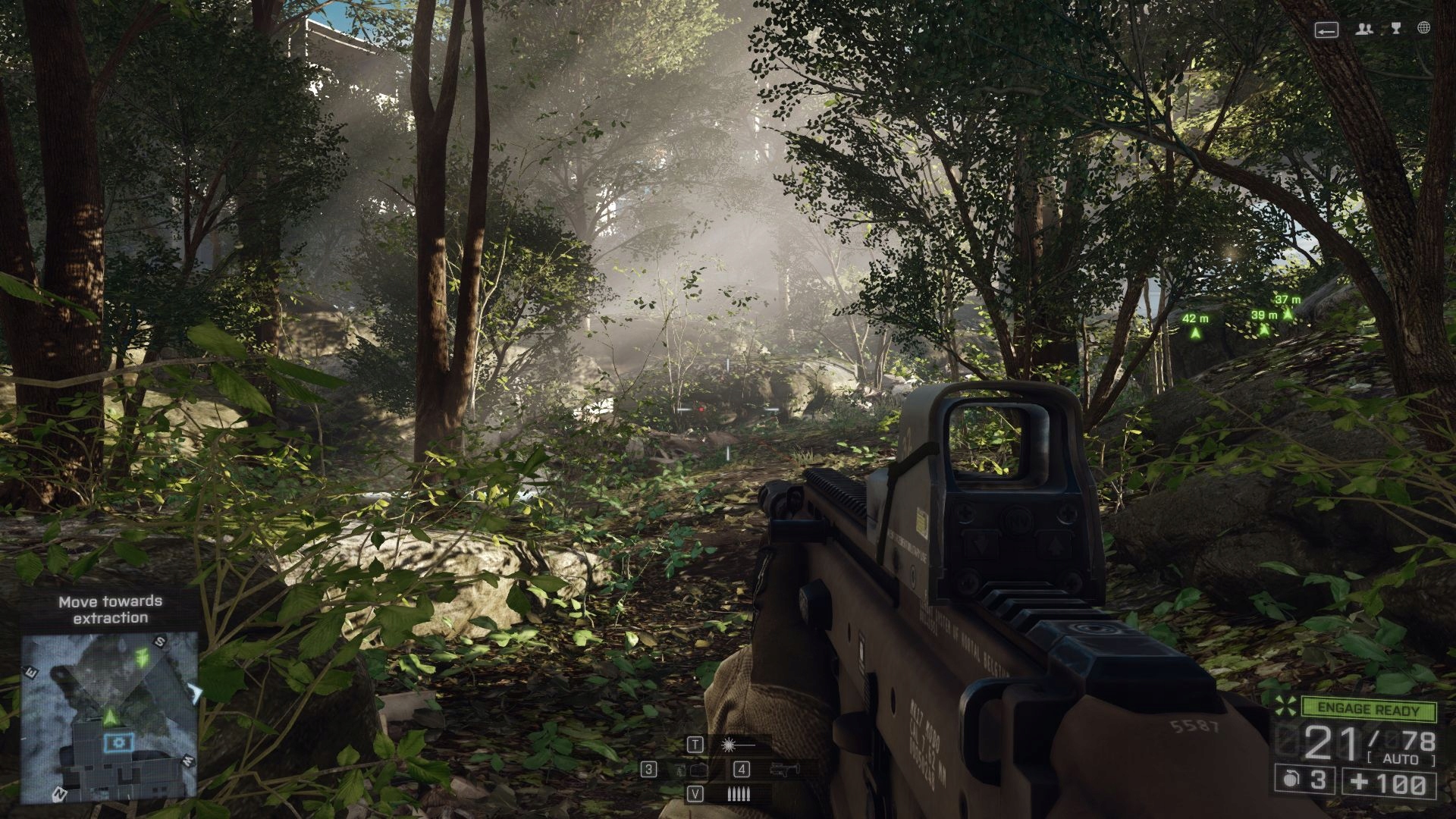Open the friends list icon
This screenshot has width=1456, height=819.
coord(1364,29)
